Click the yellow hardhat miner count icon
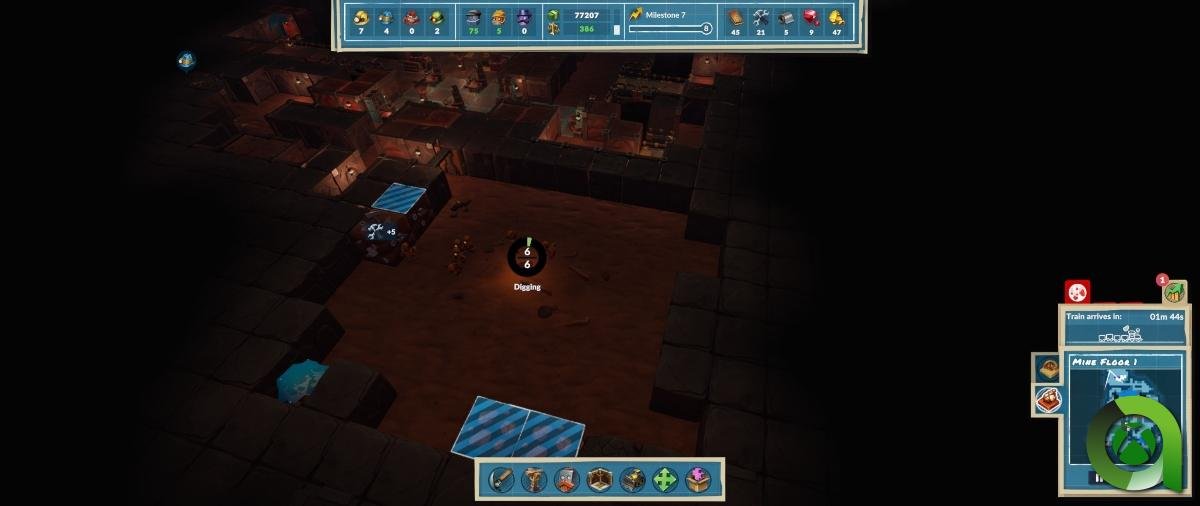This screenshot has height=506, width=1200. pyautogui.click(x=361, y=18)
